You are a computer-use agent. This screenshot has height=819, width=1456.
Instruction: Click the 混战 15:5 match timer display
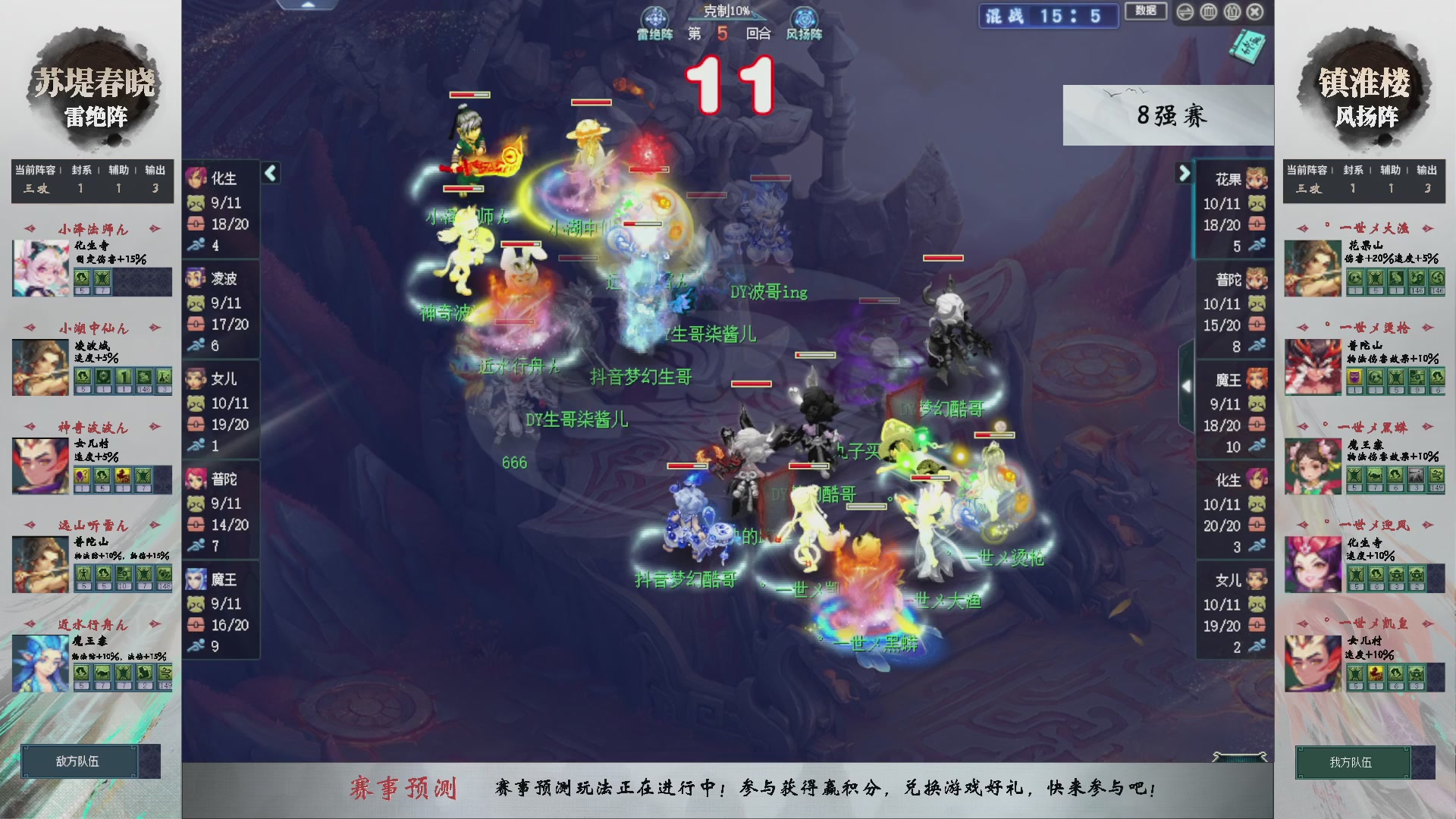click(1048, 16)
